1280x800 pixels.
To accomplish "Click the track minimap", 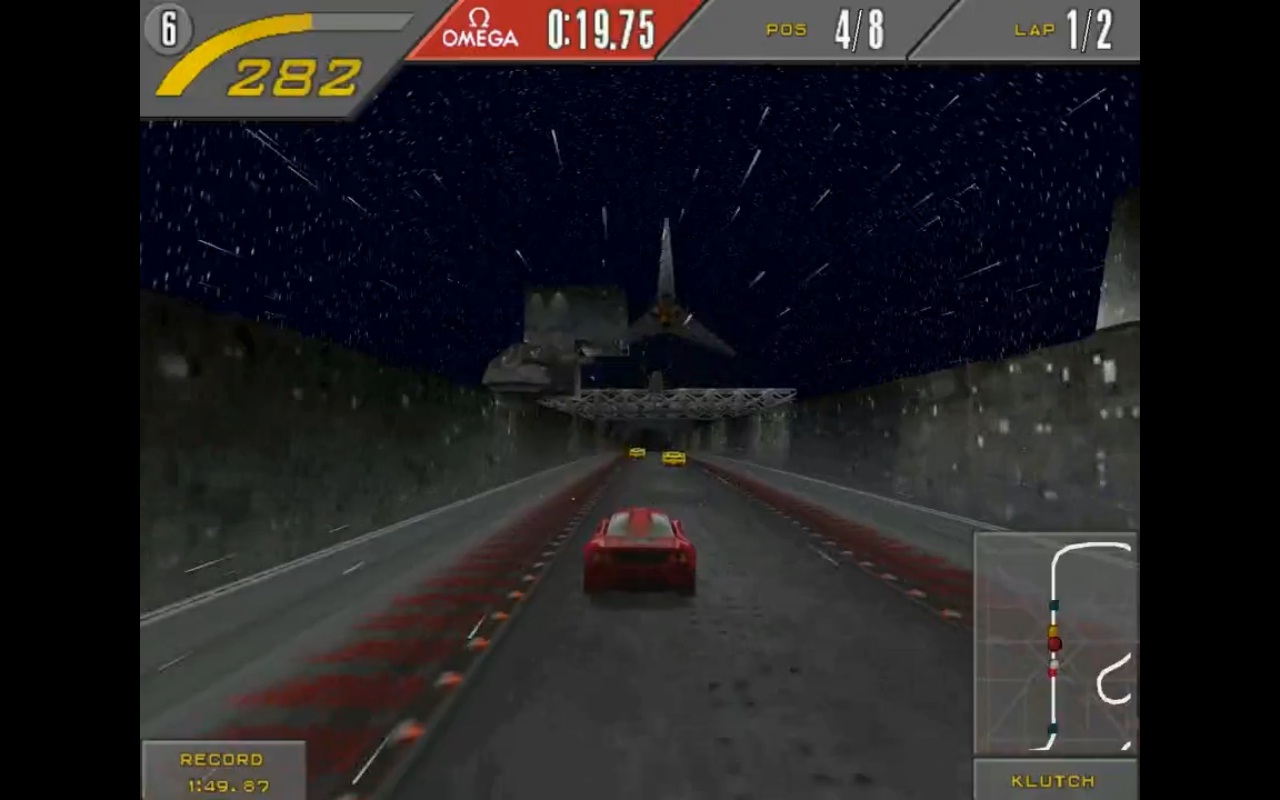I will pyautogui.click(x=1056, y=643).
